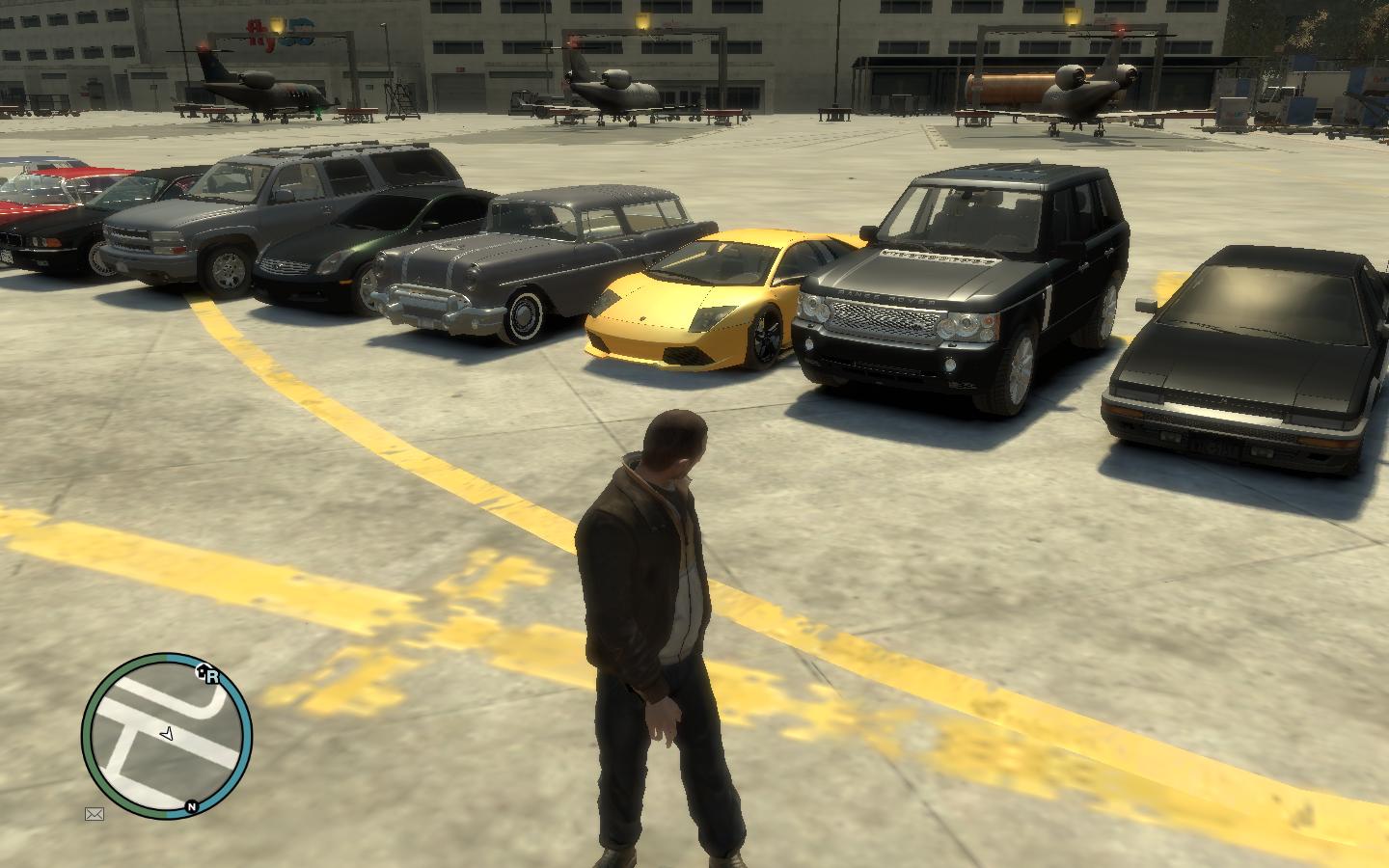Image resolution: width=1389 pixels, height=868 pixels.
Task: Select the R blip on the minimap
Action: point(213,677)
